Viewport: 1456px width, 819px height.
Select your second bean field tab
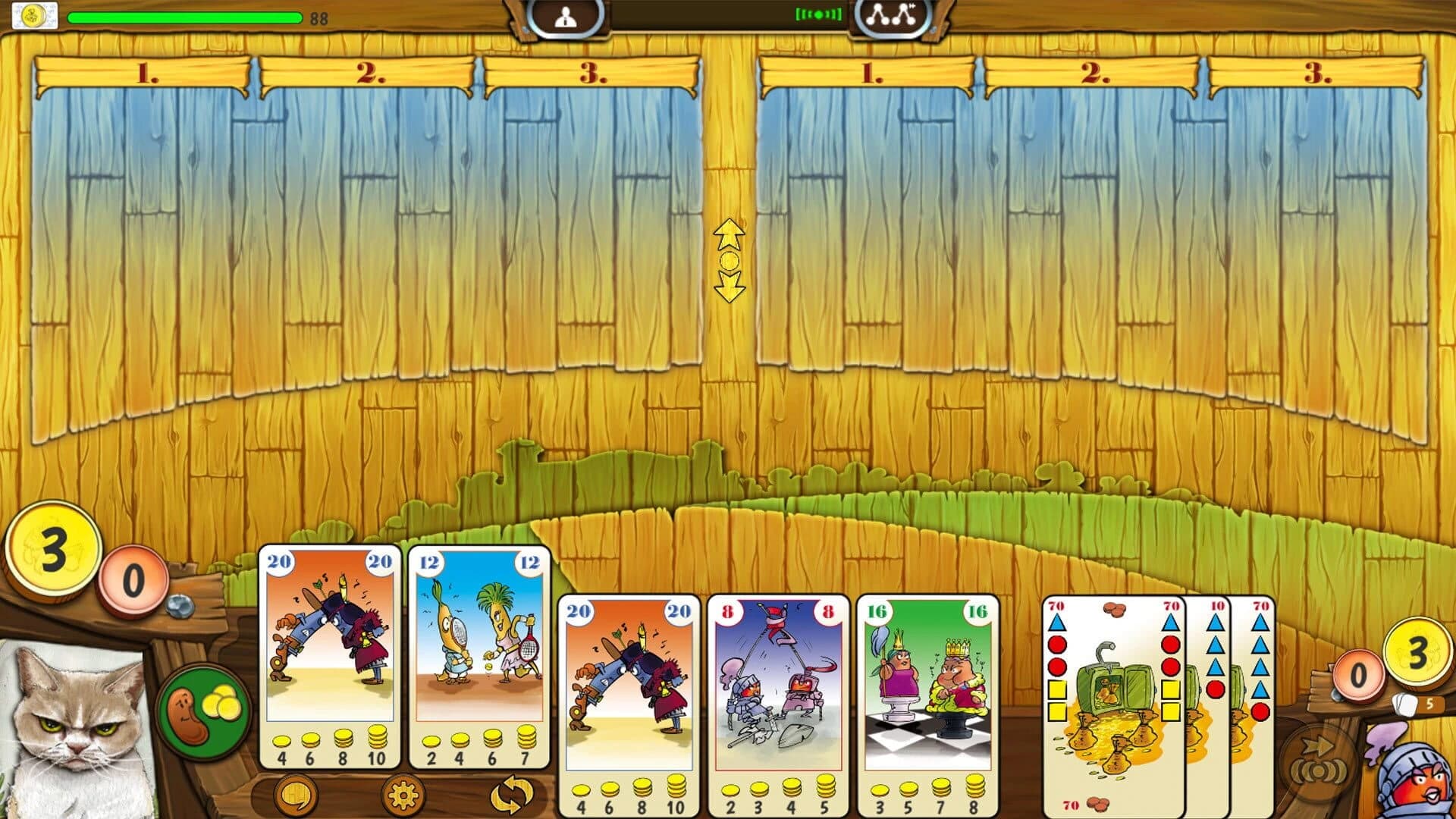(x=369, y=75)
